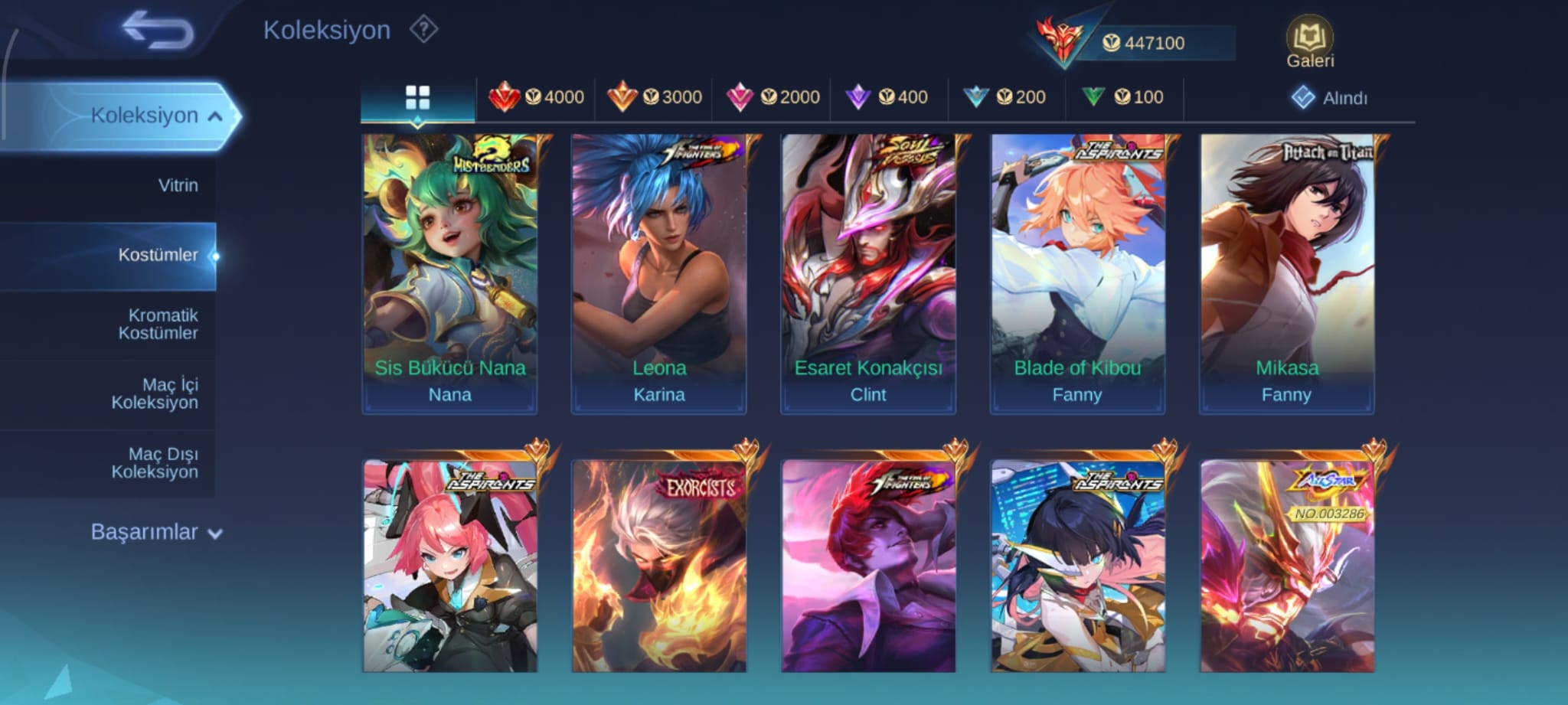
Task: Open the Vitrin section
Action: pos(178,185)
